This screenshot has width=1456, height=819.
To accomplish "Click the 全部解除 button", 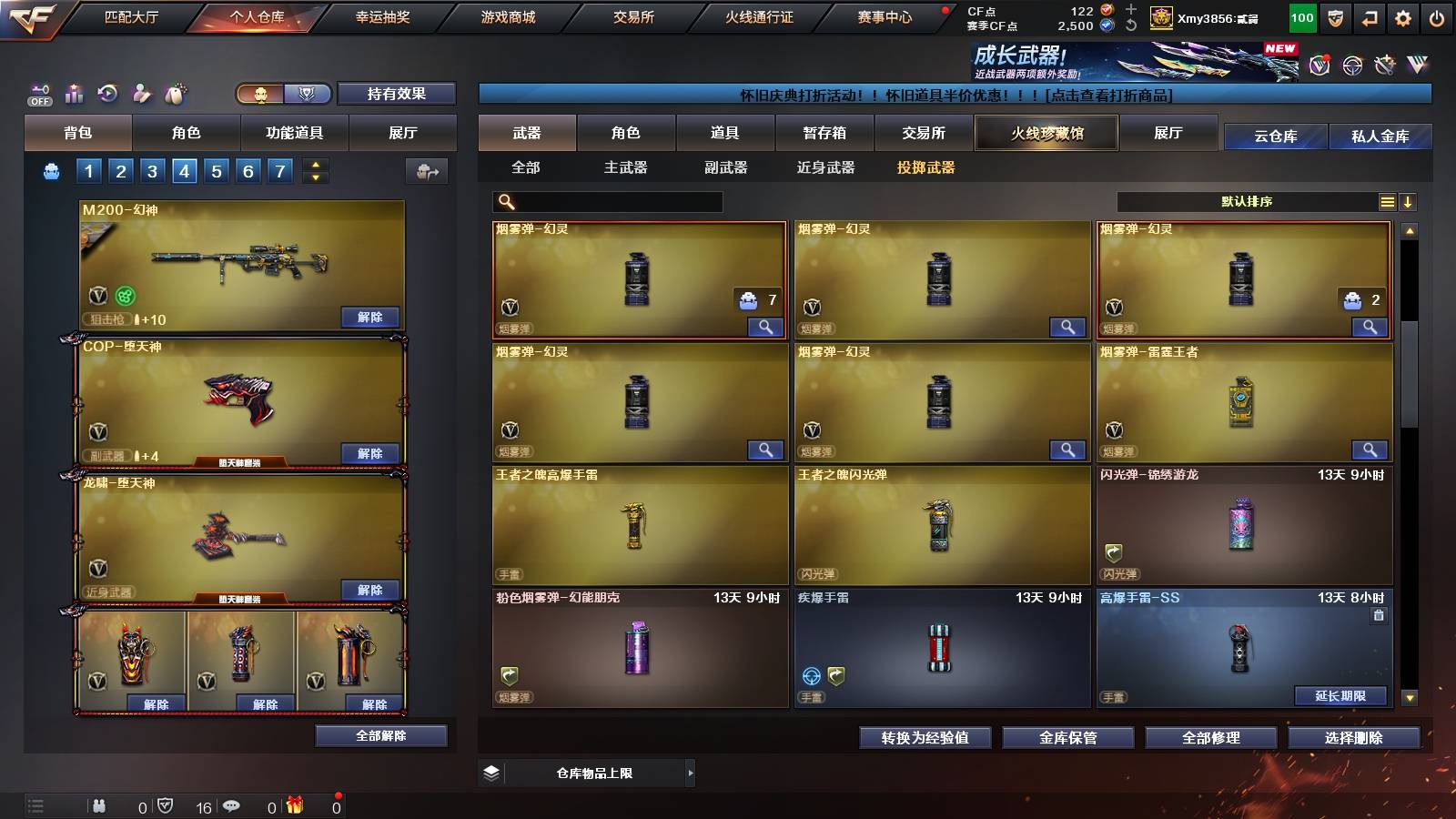I will [x=381, y=735].
